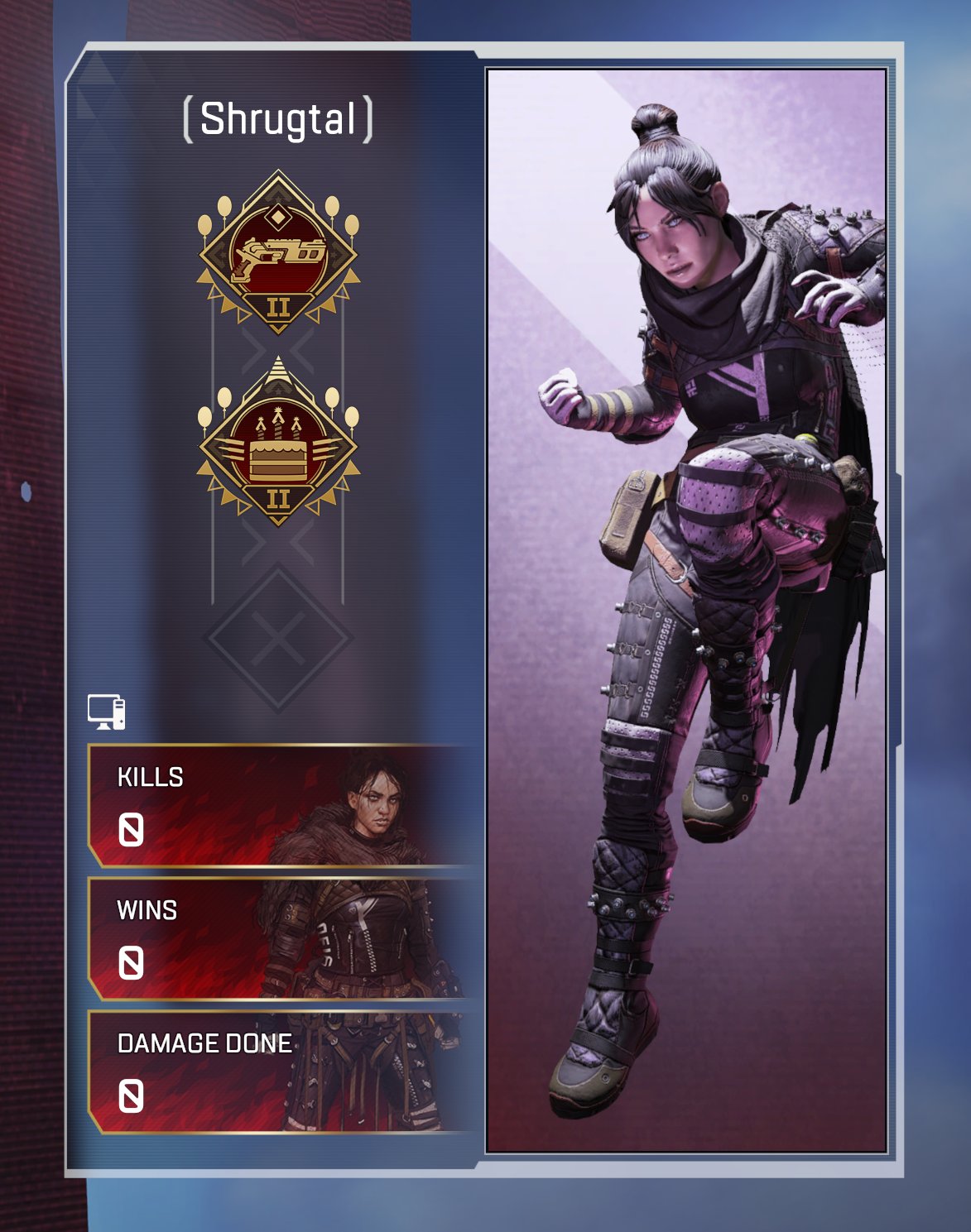Open the Kills stat tracker
The height and width of the screenshot is (1232, 971).
tap(280, 806)
